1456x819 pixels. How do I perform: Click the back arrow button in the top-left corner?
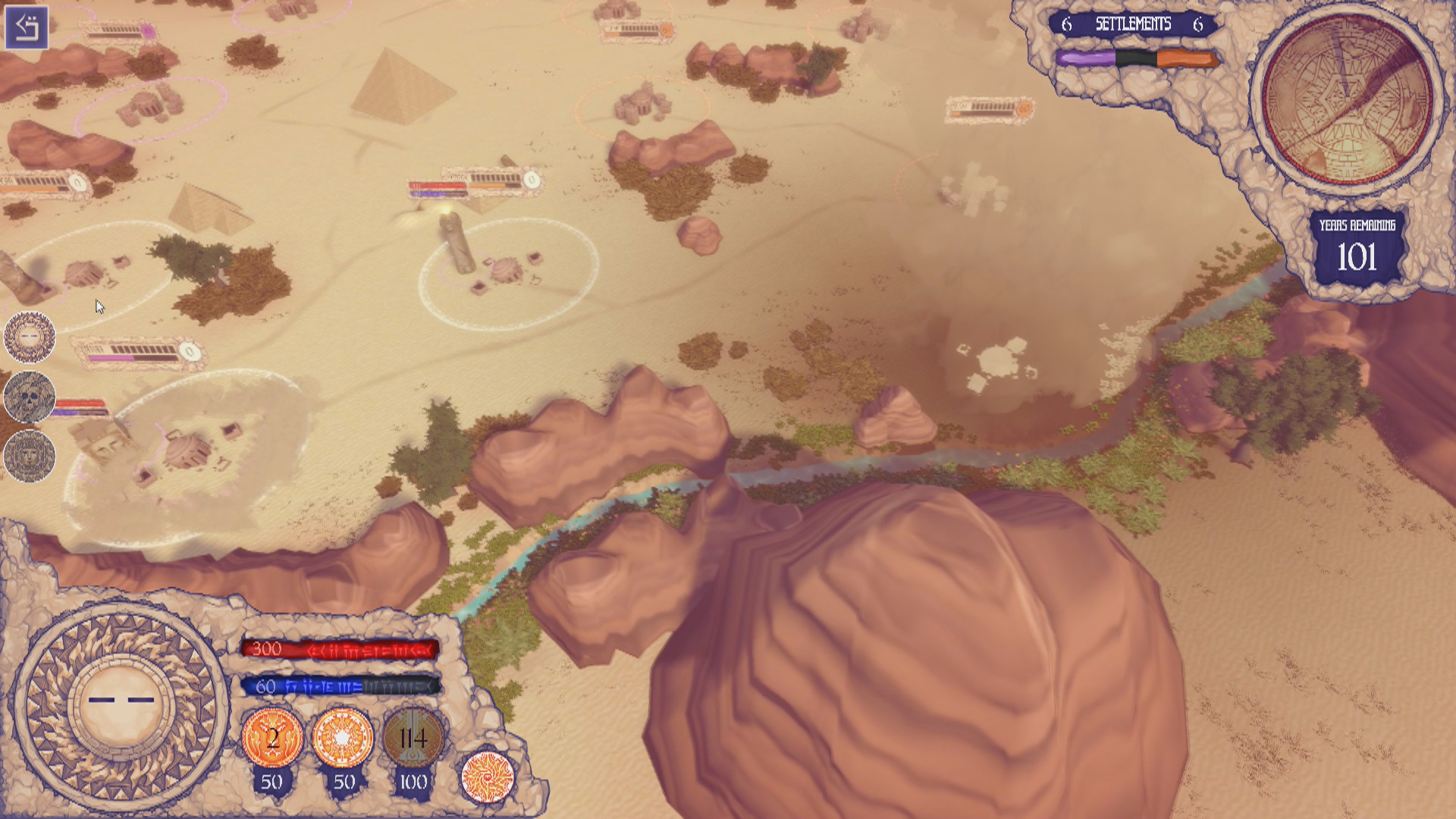pyautogui.click(x=28, y=28)
